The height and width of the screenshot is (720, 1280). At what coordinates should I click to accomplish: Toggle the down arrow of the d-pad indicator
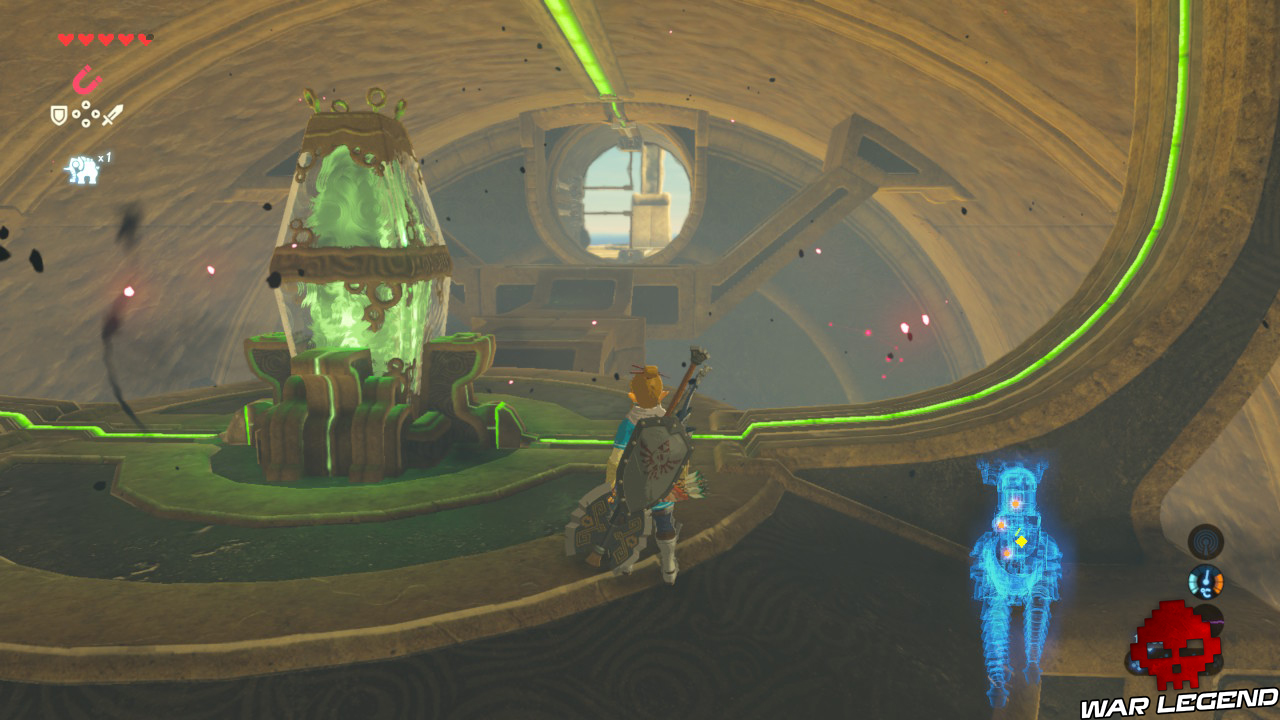[x=86, y=123]
